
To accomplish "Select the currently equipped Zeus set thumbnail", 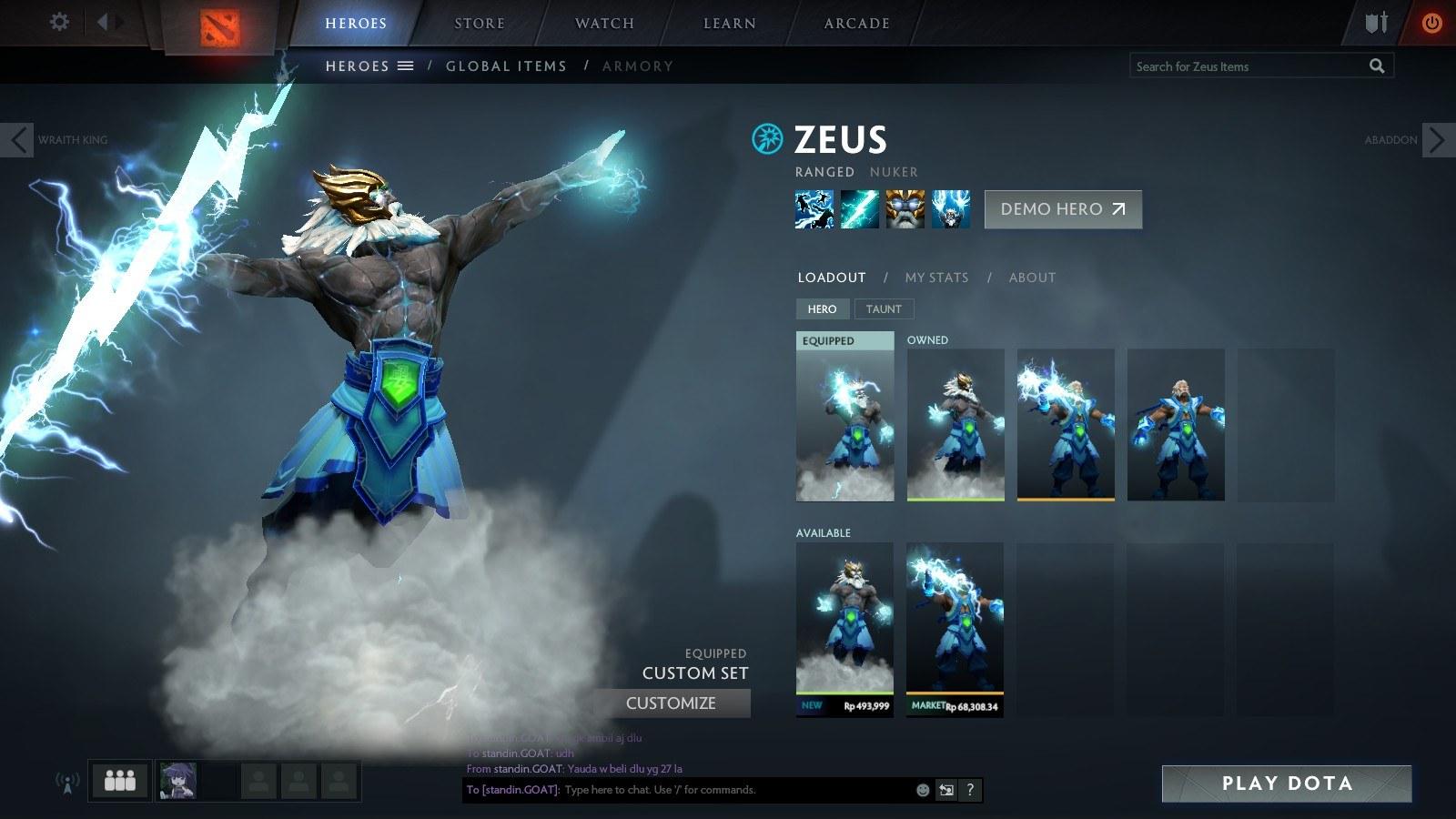I will click(844, 417).
